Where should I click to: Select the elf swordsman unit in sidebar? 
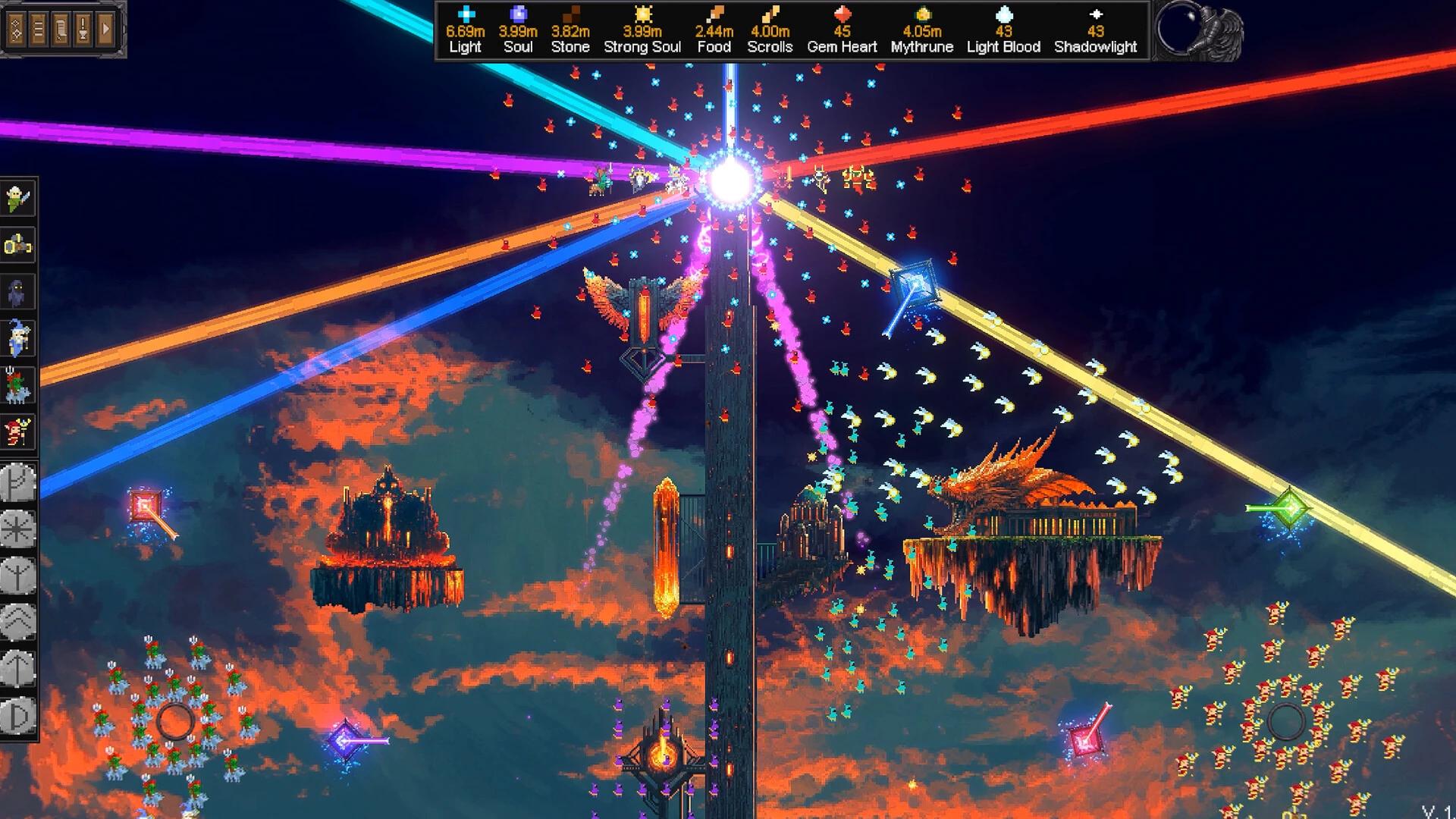(19, 197)
